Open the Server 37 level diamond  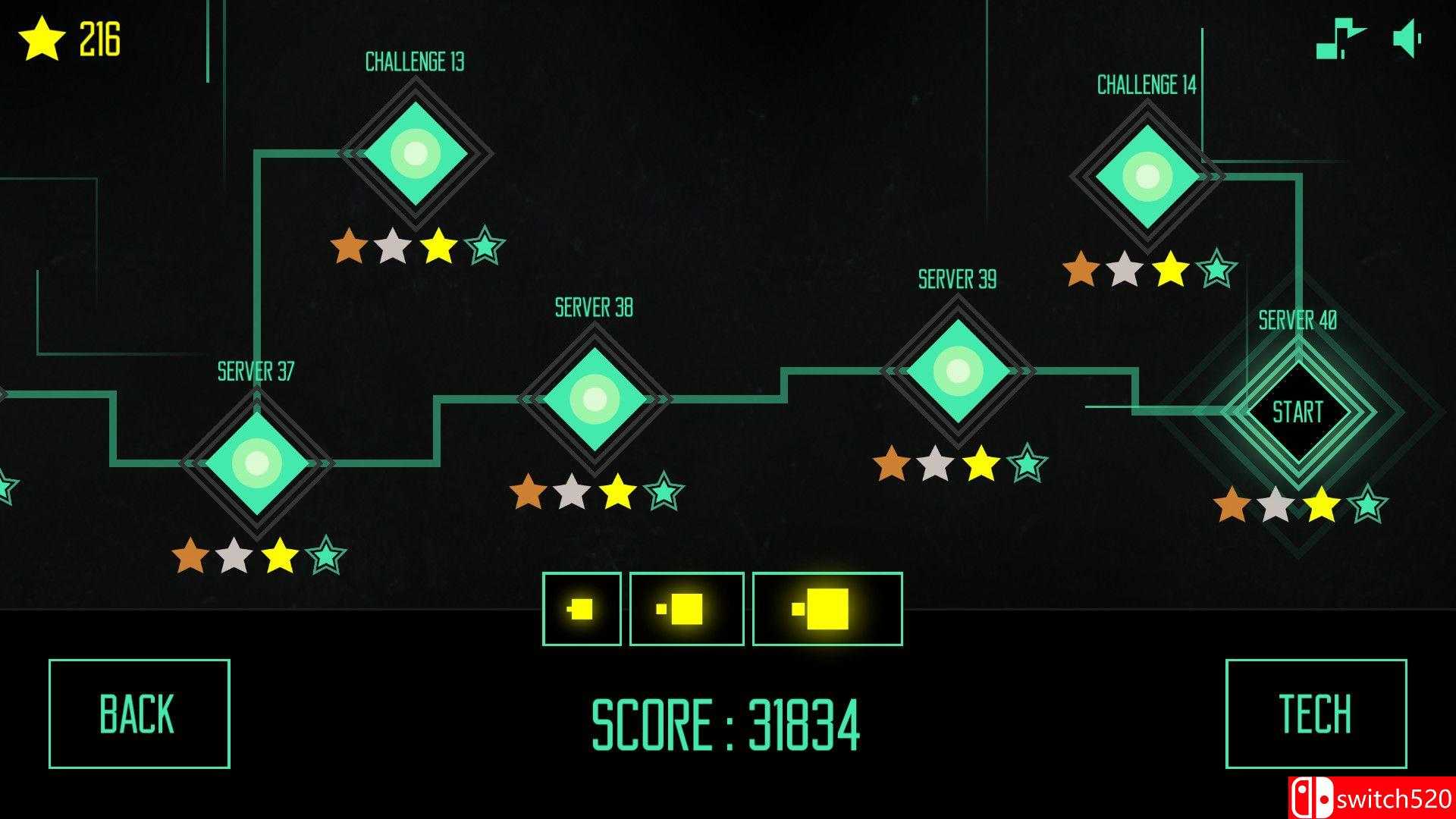tap(256, 461)
